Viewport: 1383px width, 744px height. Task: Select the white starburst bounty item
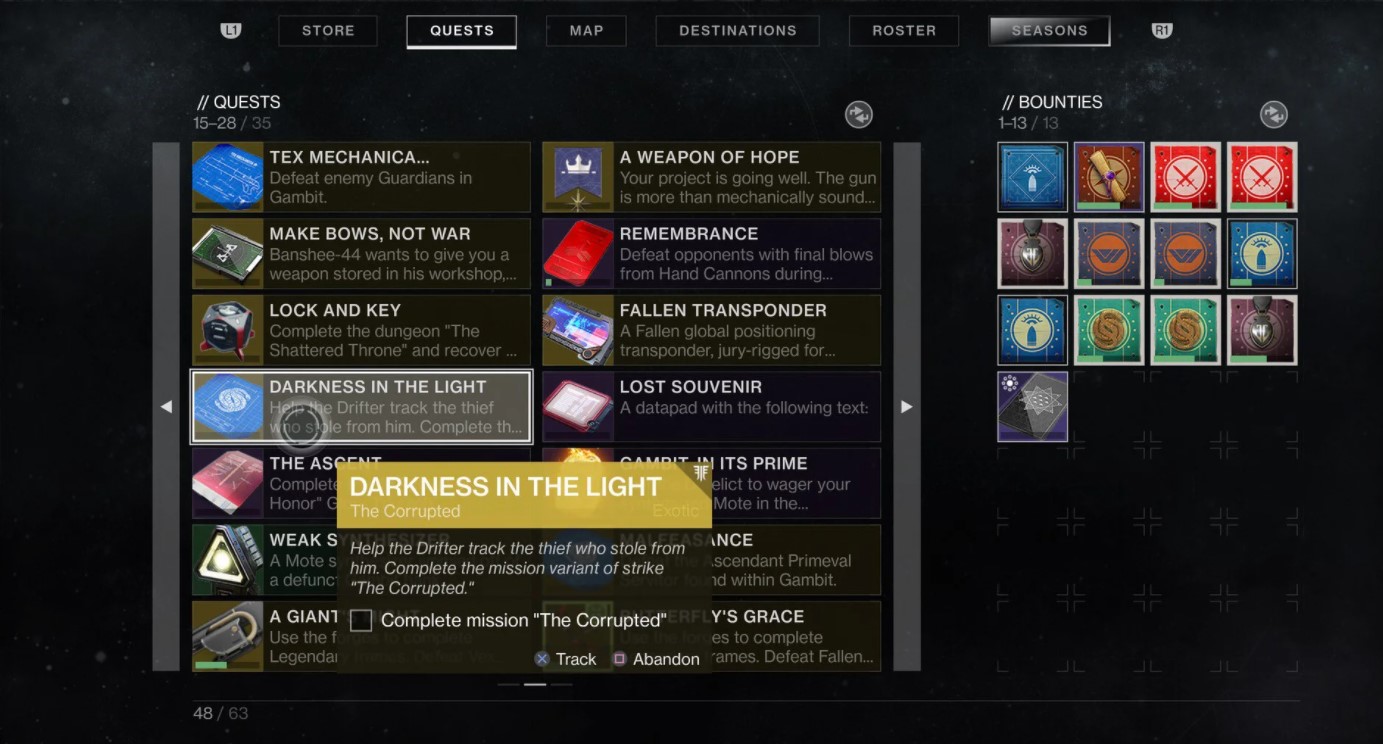tap(1032, 407)
